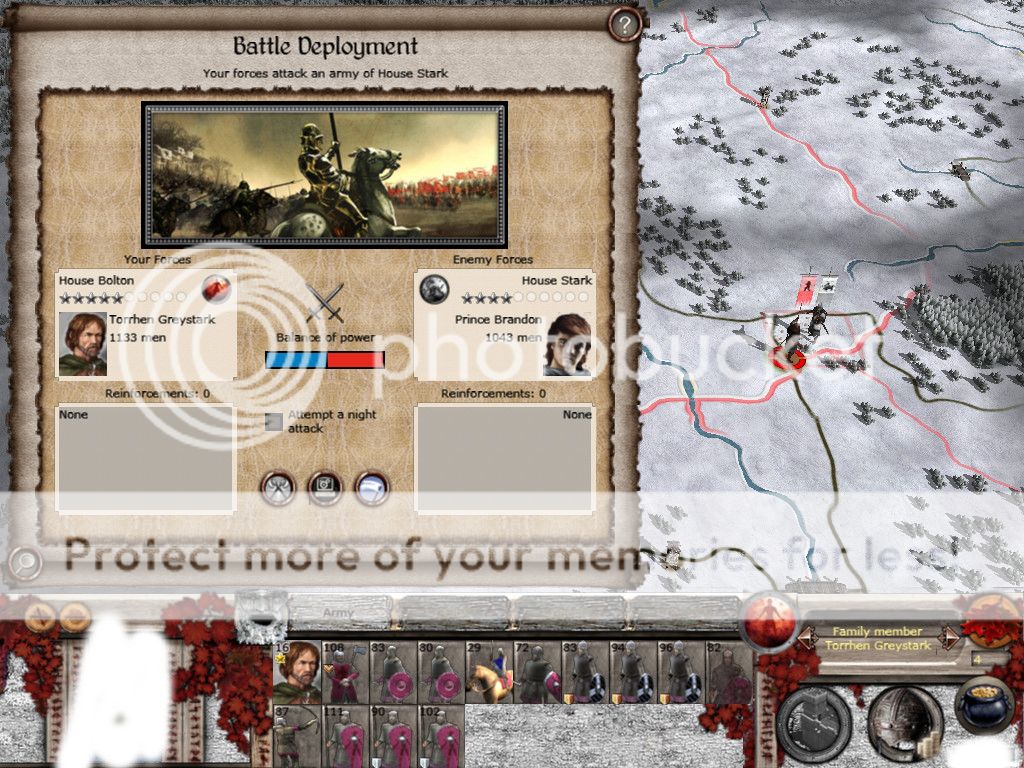1024x768 pixels.
Task: Switch to the Army tab
Action: click(336, 611)
